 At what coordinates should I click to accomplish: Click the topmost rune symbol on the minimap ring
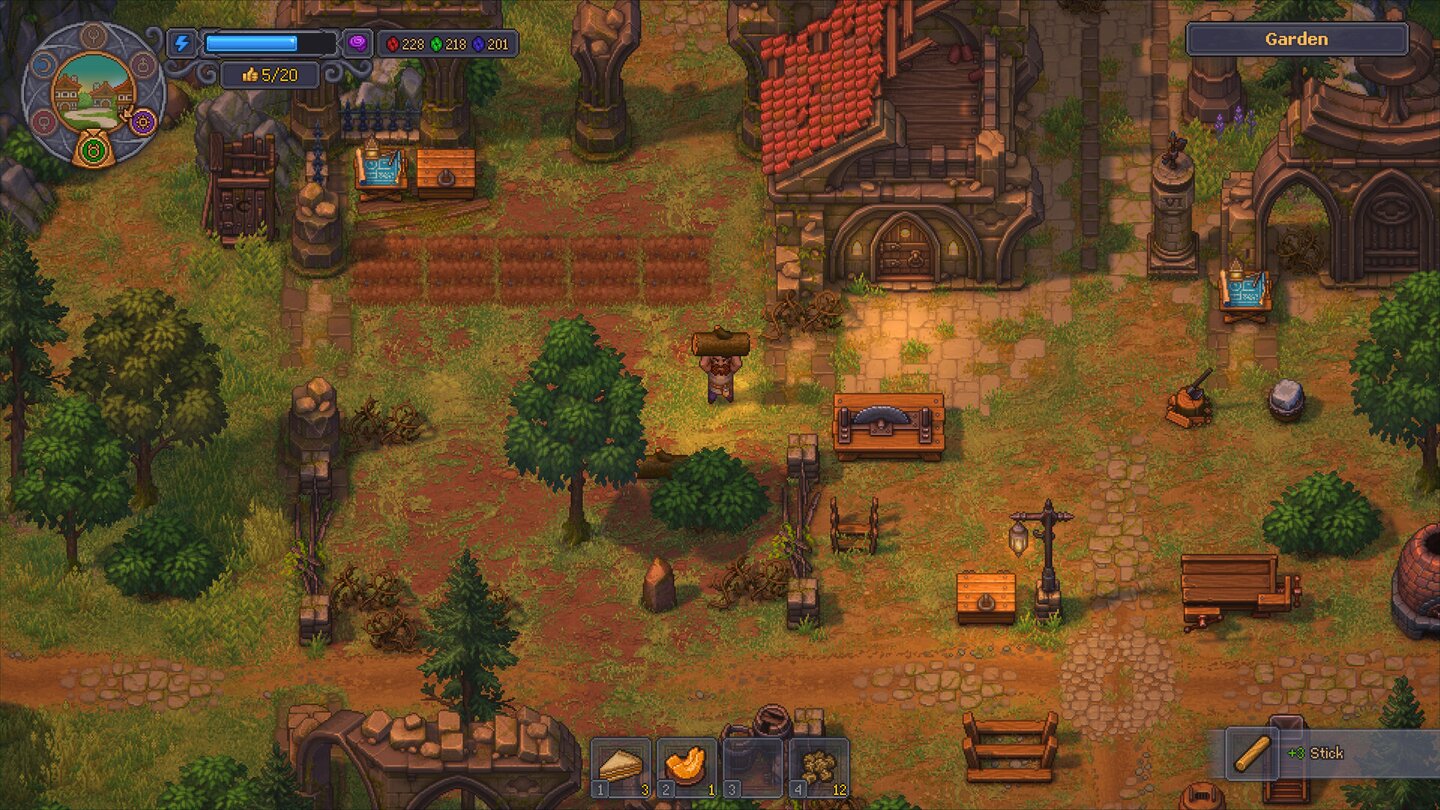coord(94,38)
